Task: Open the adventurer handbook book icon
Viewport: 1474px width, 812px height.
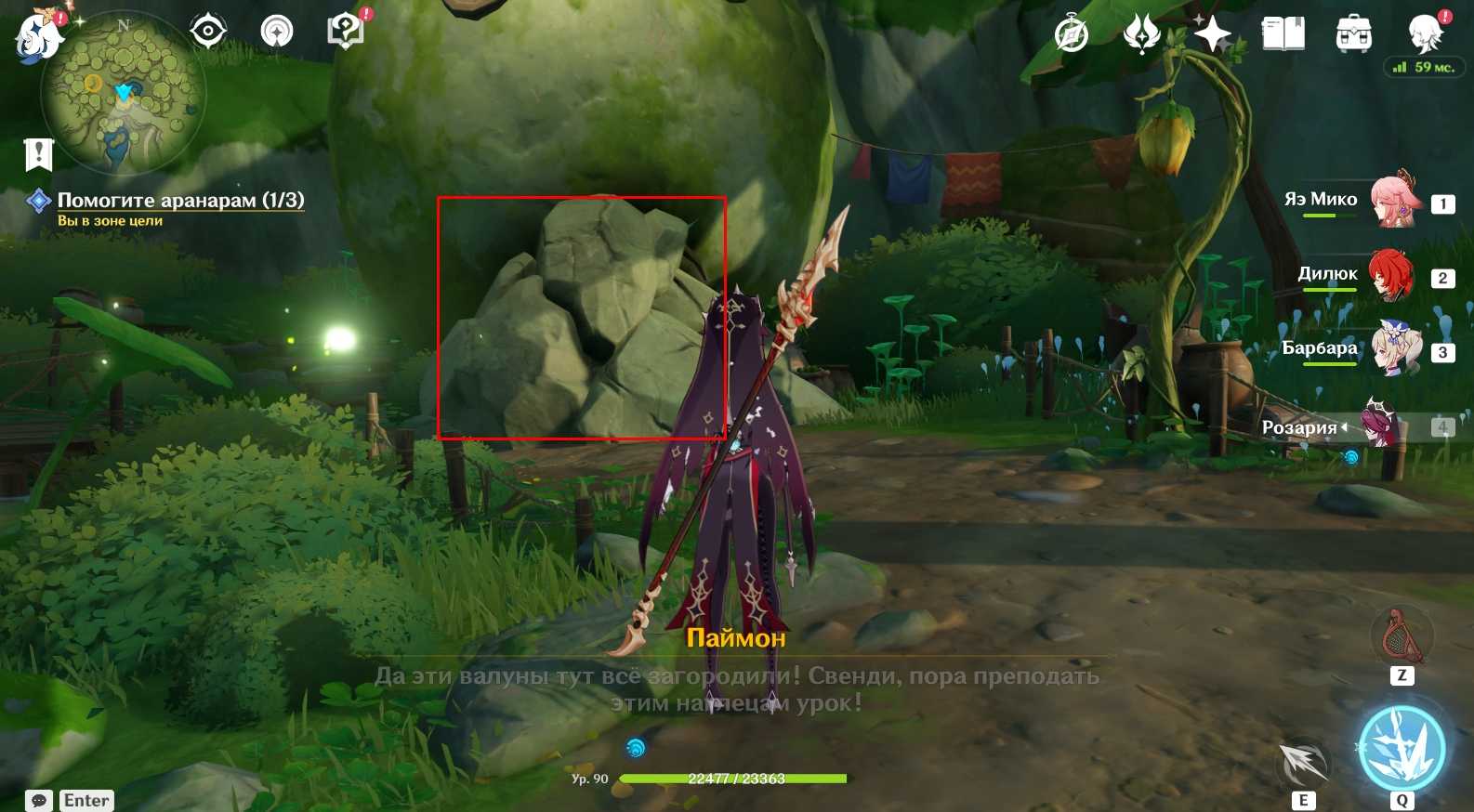Action: click(x=1283, y=35)
